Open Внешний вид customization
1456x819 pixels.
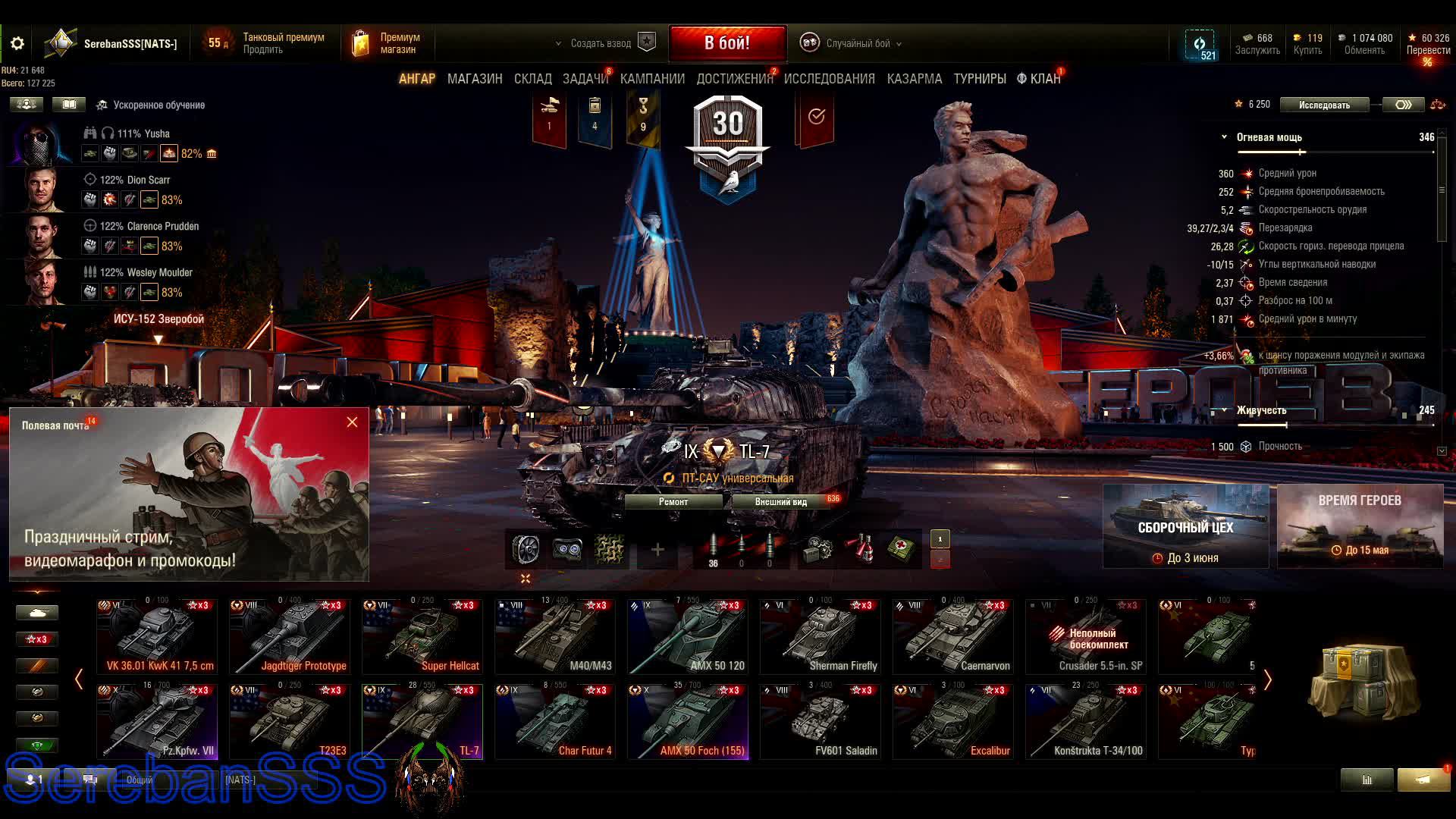[x=781, y=502]
